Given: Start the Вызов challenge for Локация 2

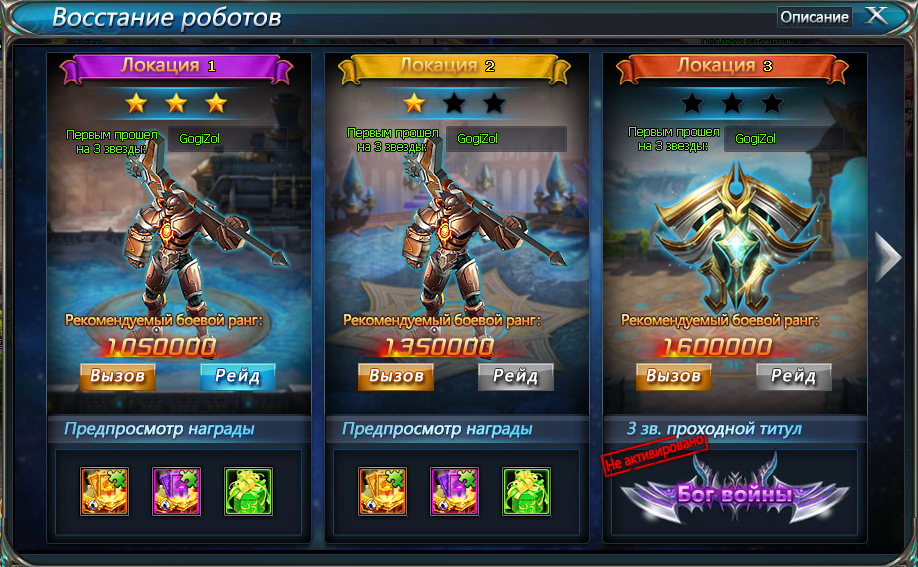Looking at the screenshot, I should 396,376.
